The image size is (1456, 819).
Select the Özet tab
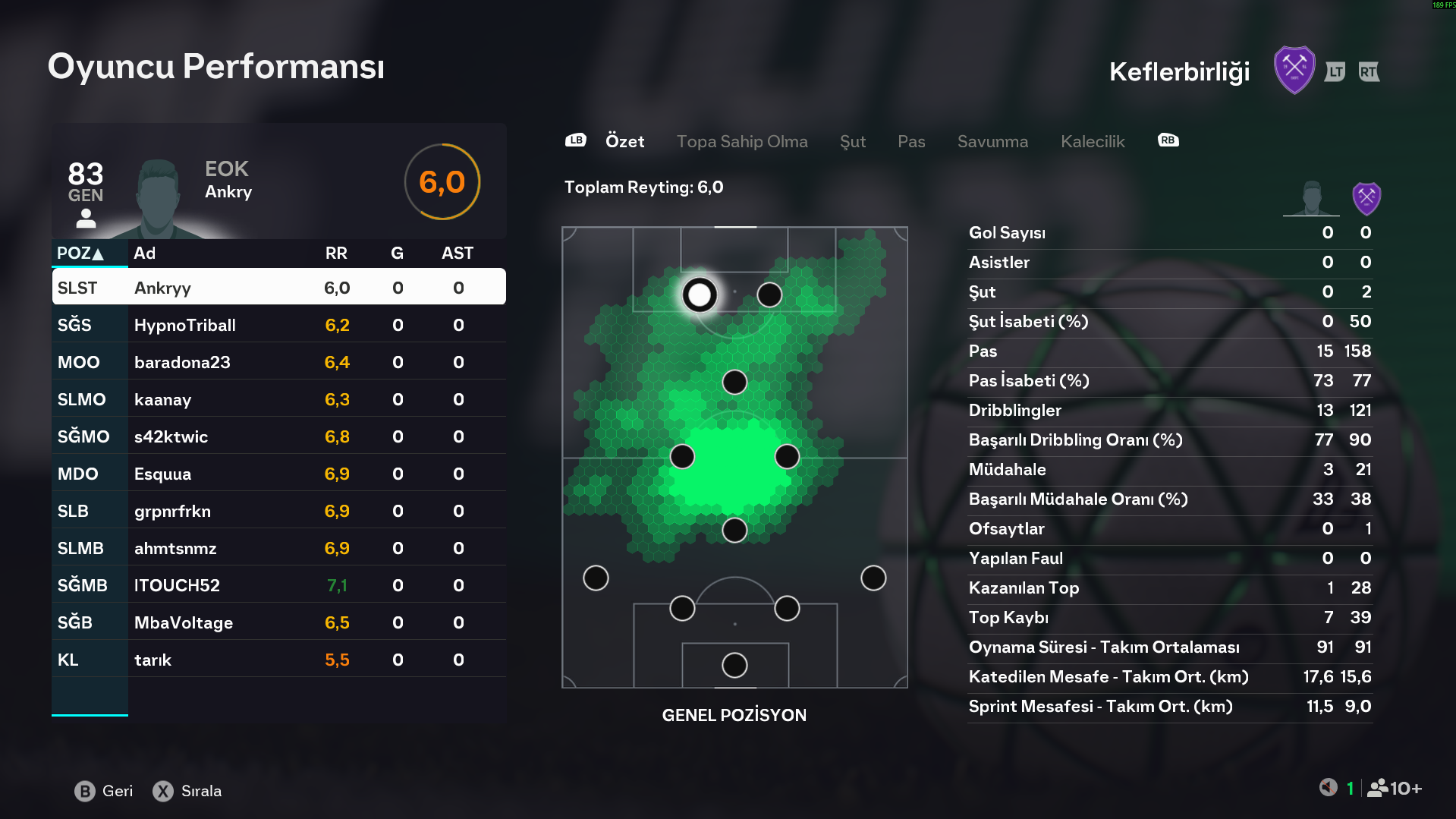624,142
